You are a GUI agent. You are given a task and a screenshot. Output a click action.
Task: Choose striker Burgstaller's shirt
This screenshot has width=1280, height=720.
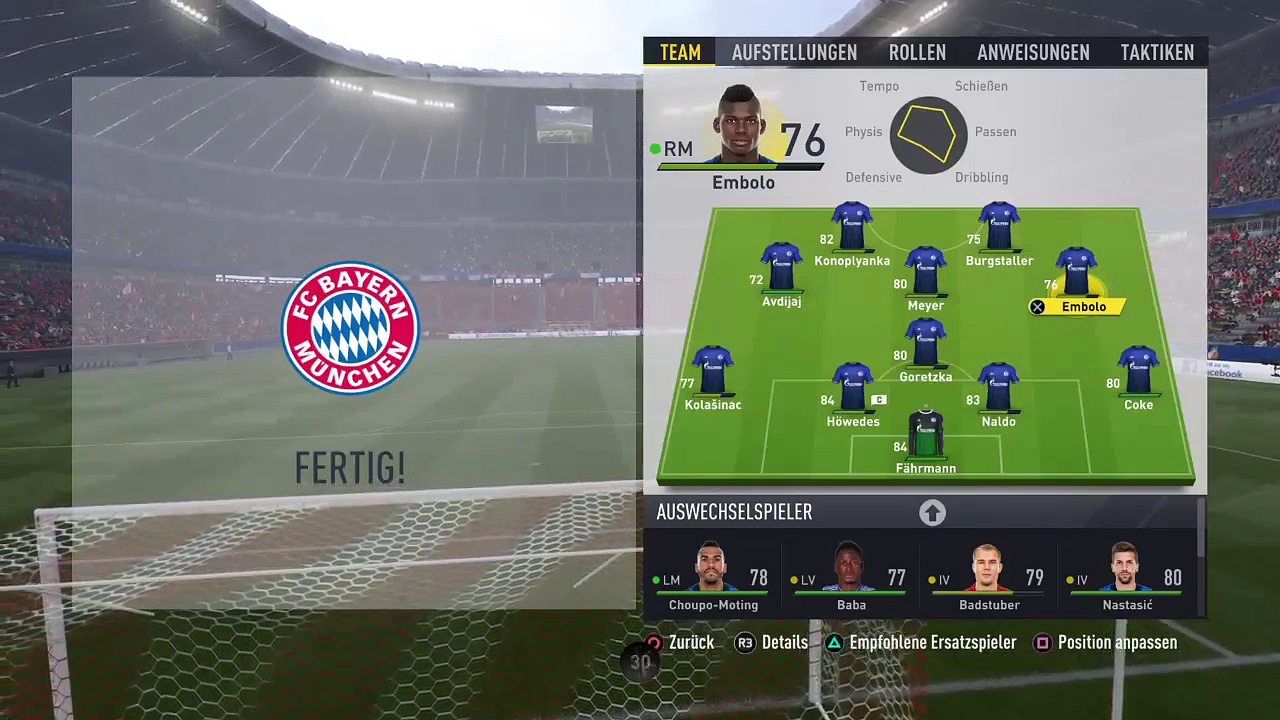point(999,229)
